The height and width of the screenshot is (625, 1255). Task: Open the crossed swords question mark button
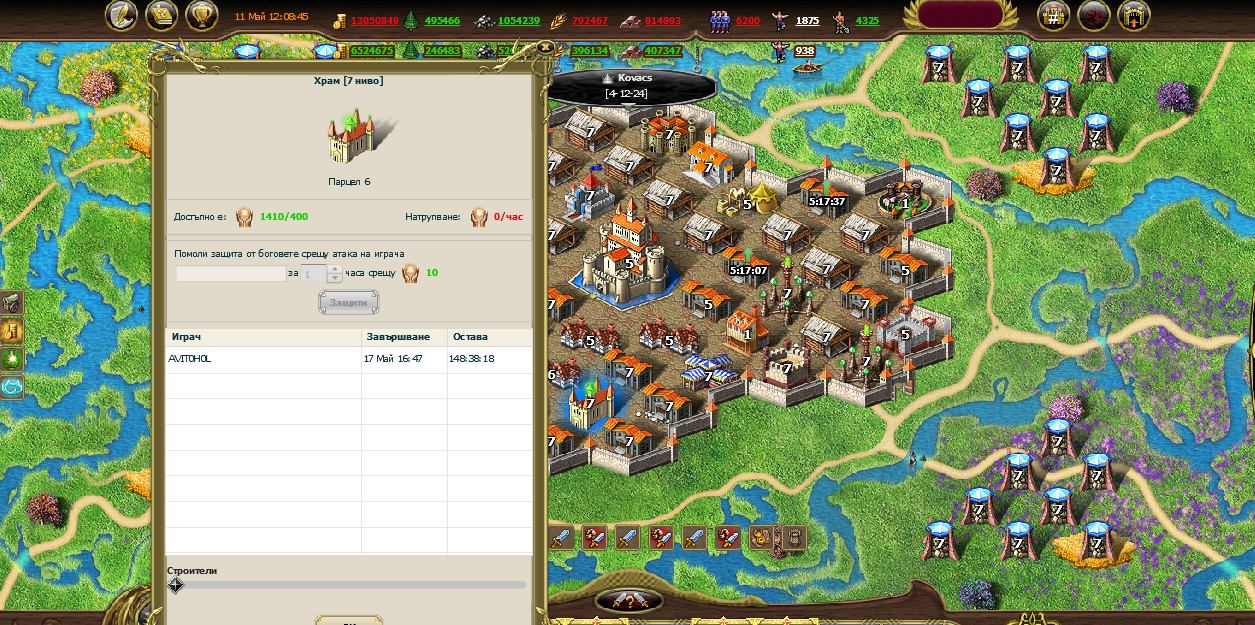(x=628, y=600)
